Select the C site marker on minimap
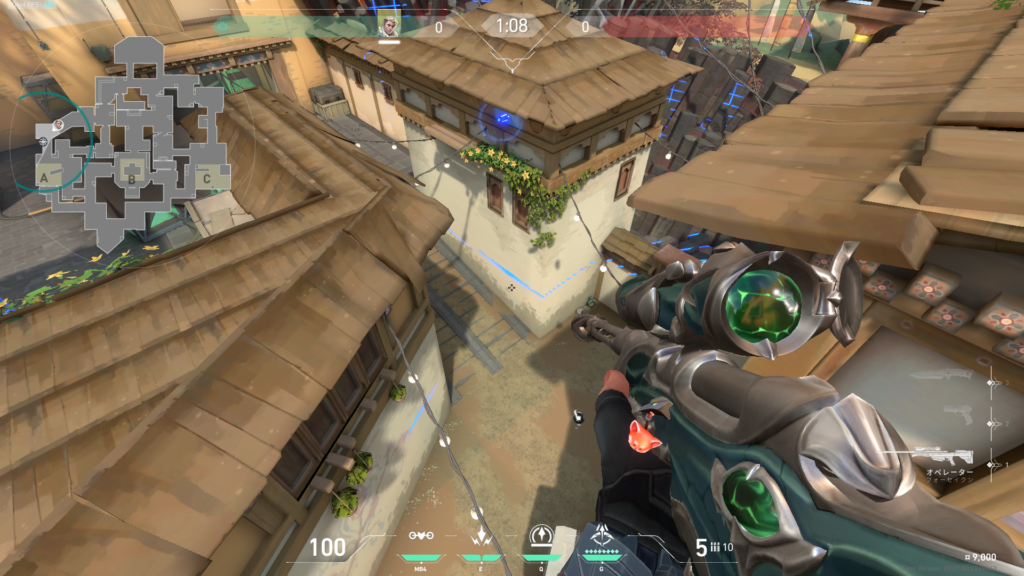Image resolution: width=1024 pixels, height=576 pixels. click(x=206, y=179)
